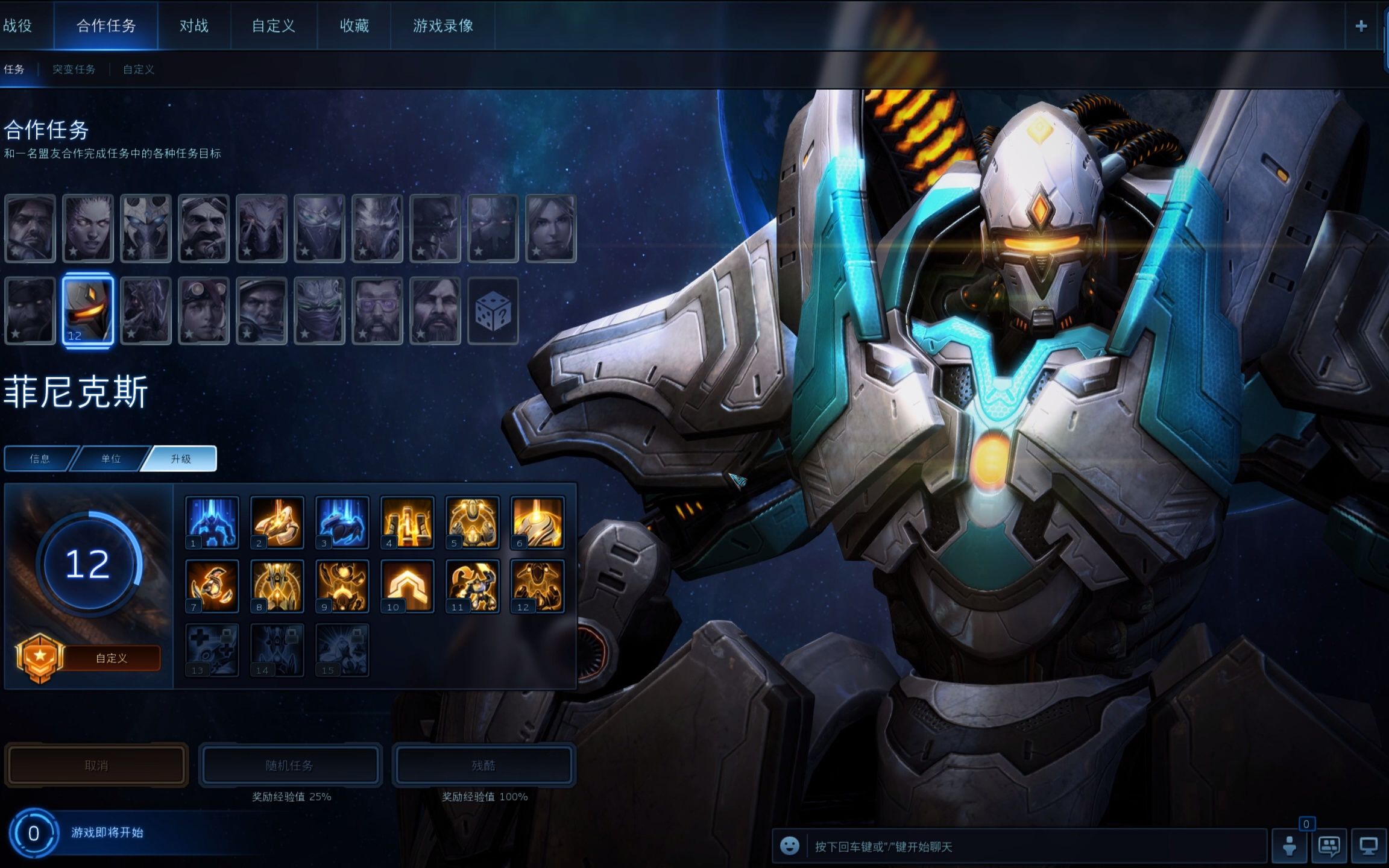Choose the Kerrigan commander portrait

[x=88, y=228]
